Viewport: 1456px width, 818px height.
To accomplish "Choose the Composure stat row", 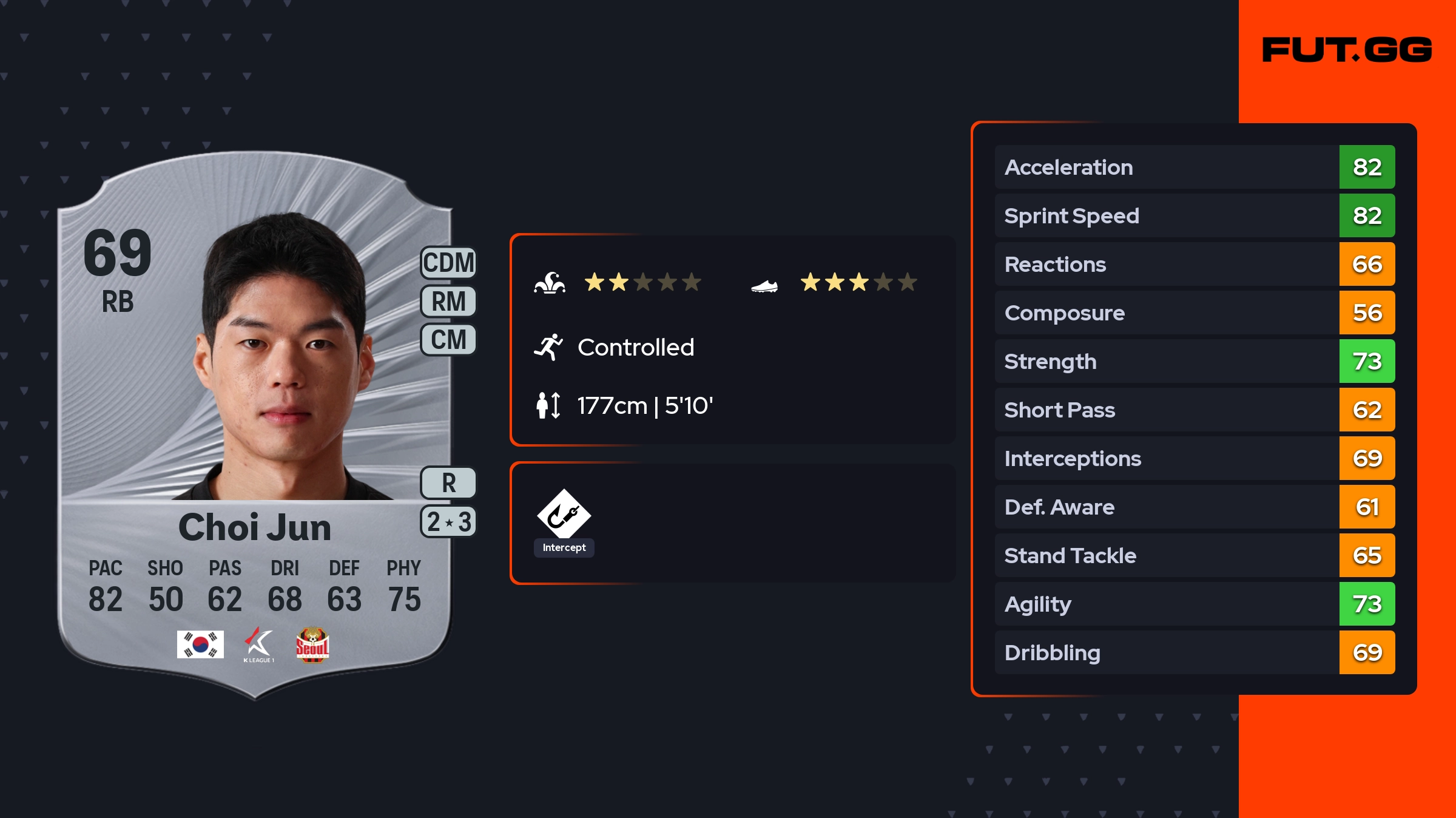I will 1194,313.
